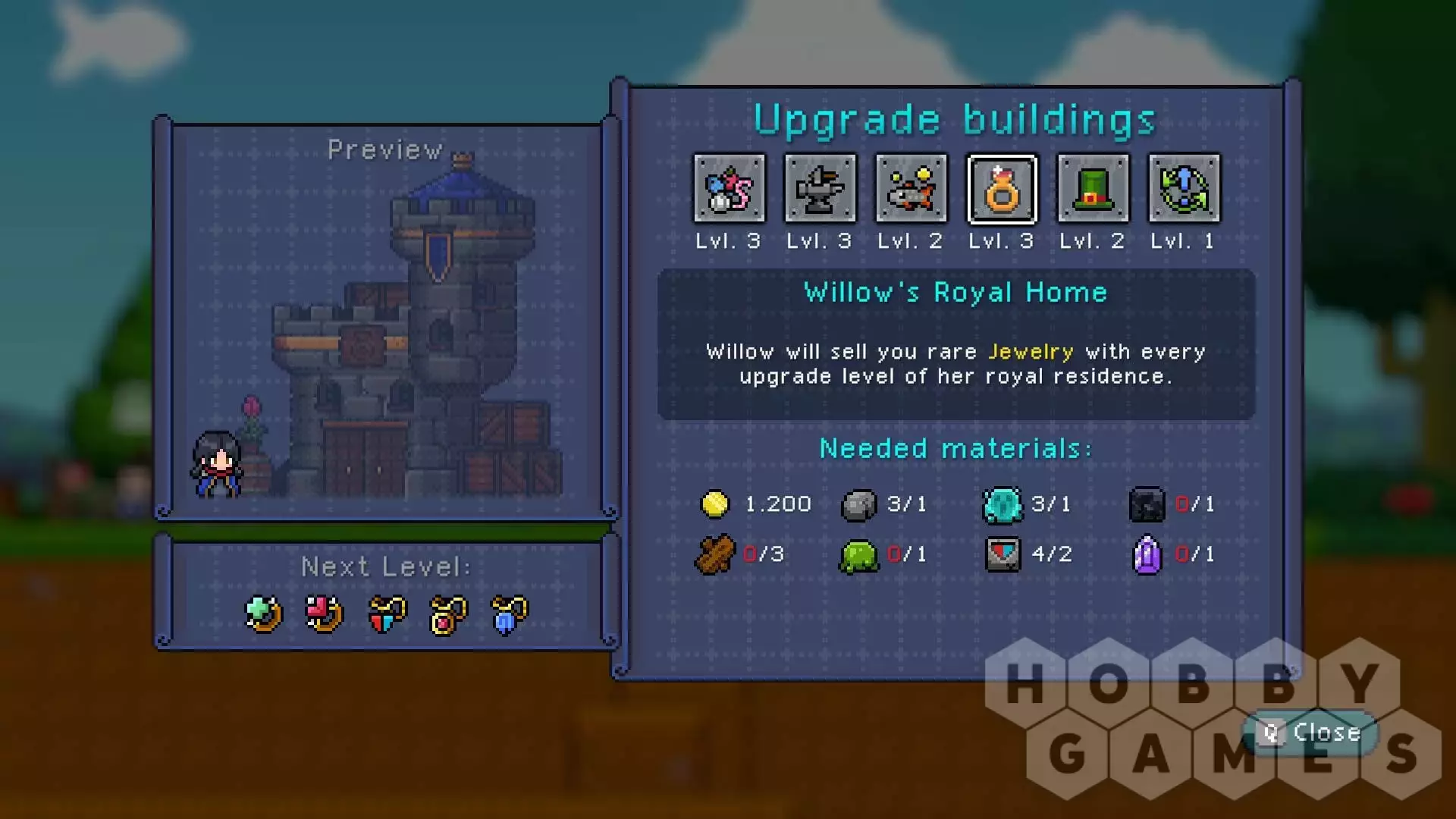Click the dark coal material icon
Image resolution: width=1456 pixels, height=819 pixels.
tap(1147, 505)
